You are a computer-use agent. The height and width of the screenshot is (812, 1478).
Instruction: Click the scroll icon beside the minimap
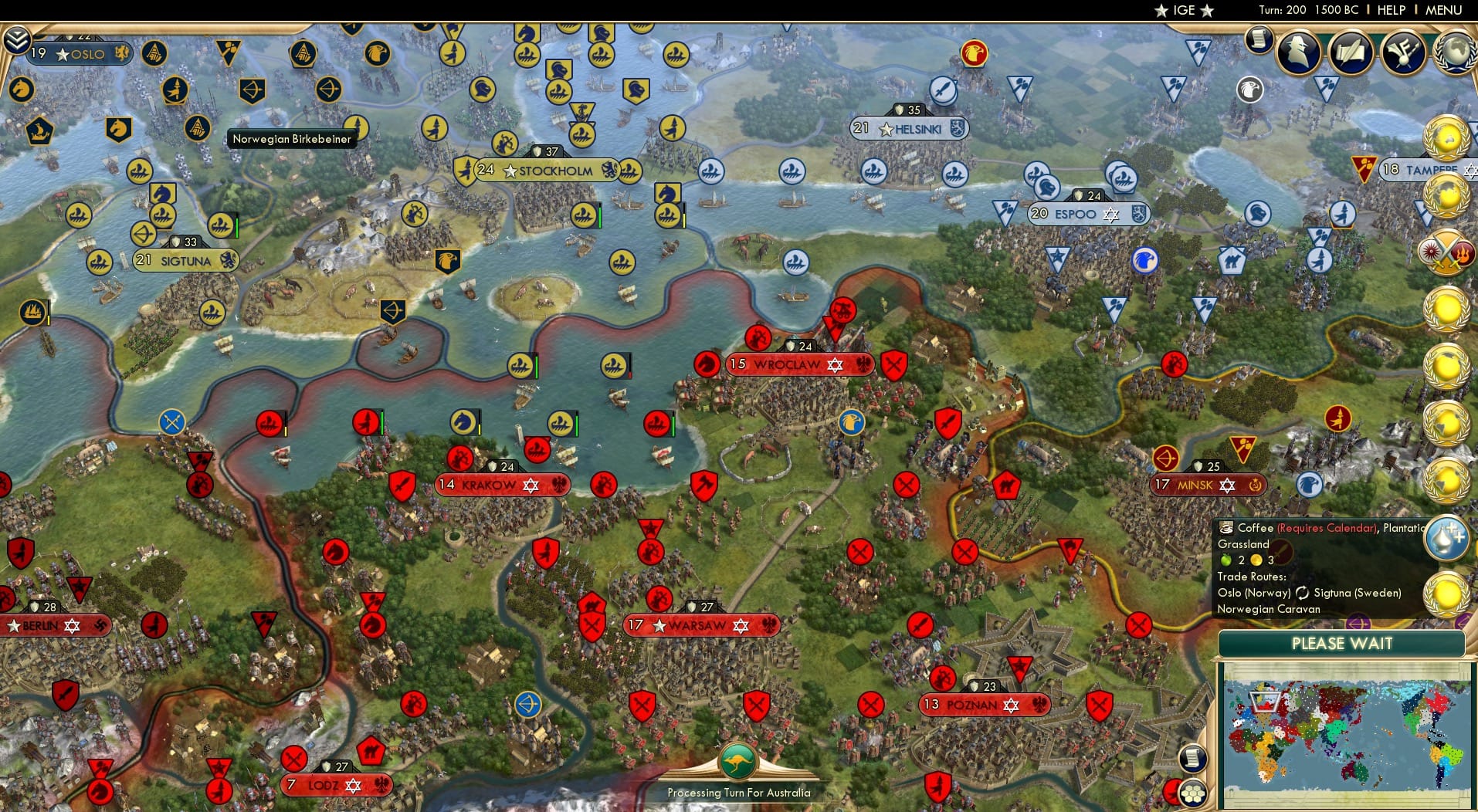click(x=1192, y=758)
